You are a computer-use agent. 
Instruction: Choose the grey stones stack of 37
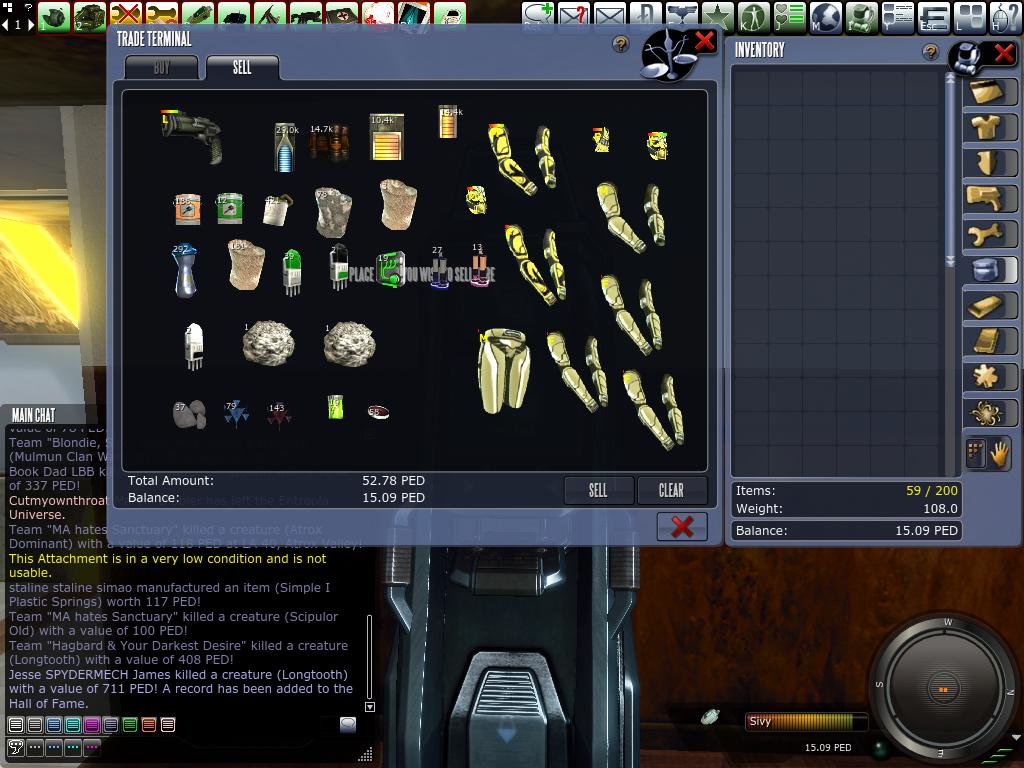(188, 413)
